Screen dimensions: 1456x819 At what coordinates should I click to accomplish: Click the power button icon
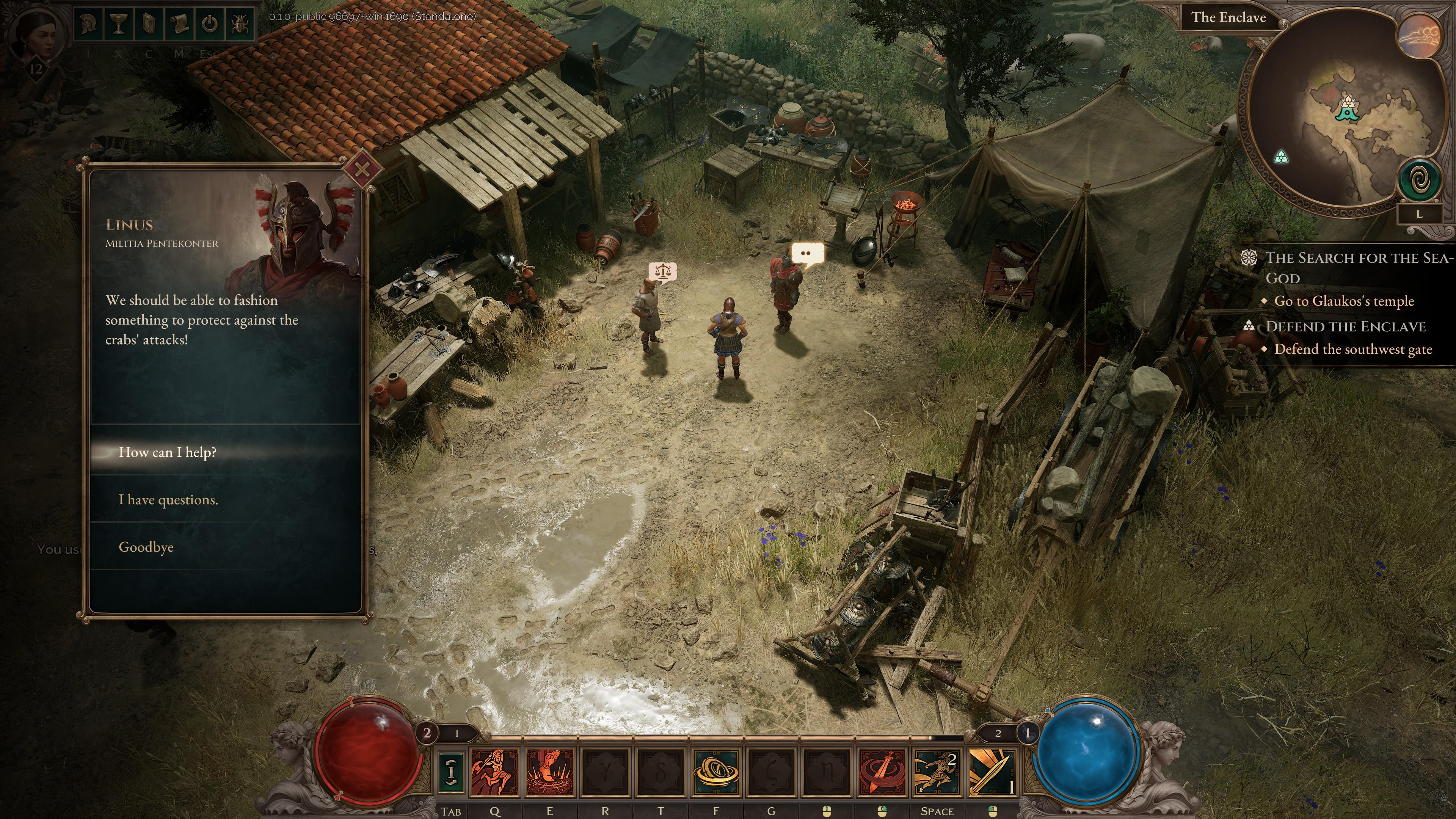(210, 23)
